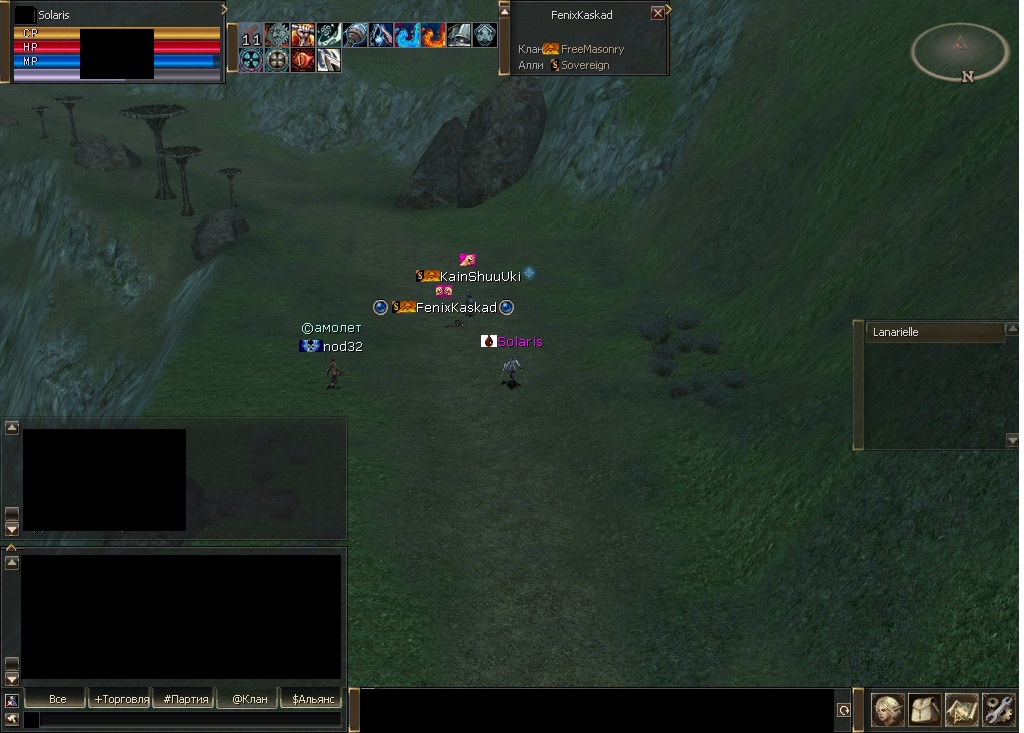Image resolution: width=1024 pixels, height=733 pixels.
Task: Select the Lanarielle entry in the list
Action: point(934,333)
